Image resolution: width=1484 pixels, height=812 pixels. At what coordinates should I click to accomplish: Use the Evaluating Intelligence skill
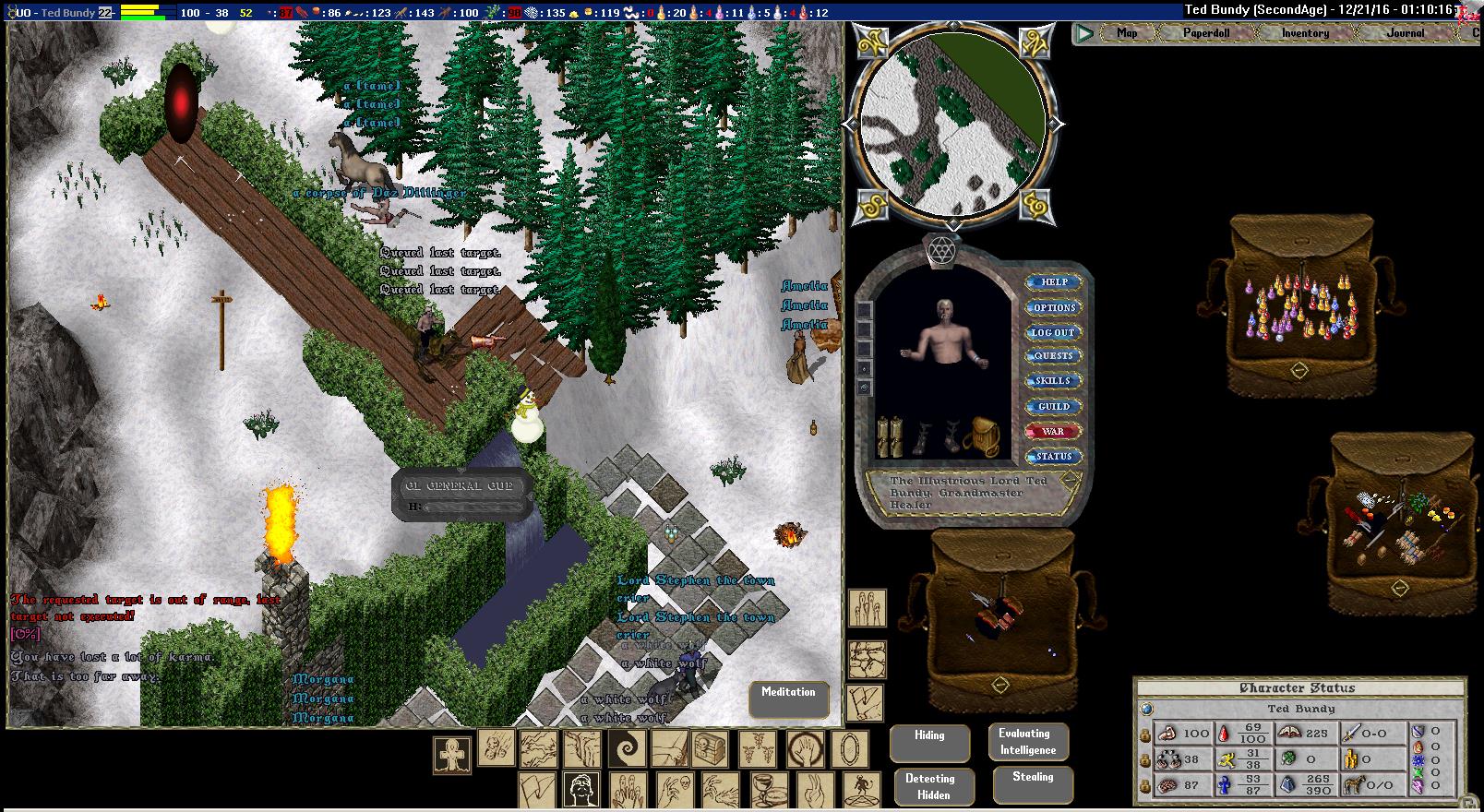[1027, 742]
